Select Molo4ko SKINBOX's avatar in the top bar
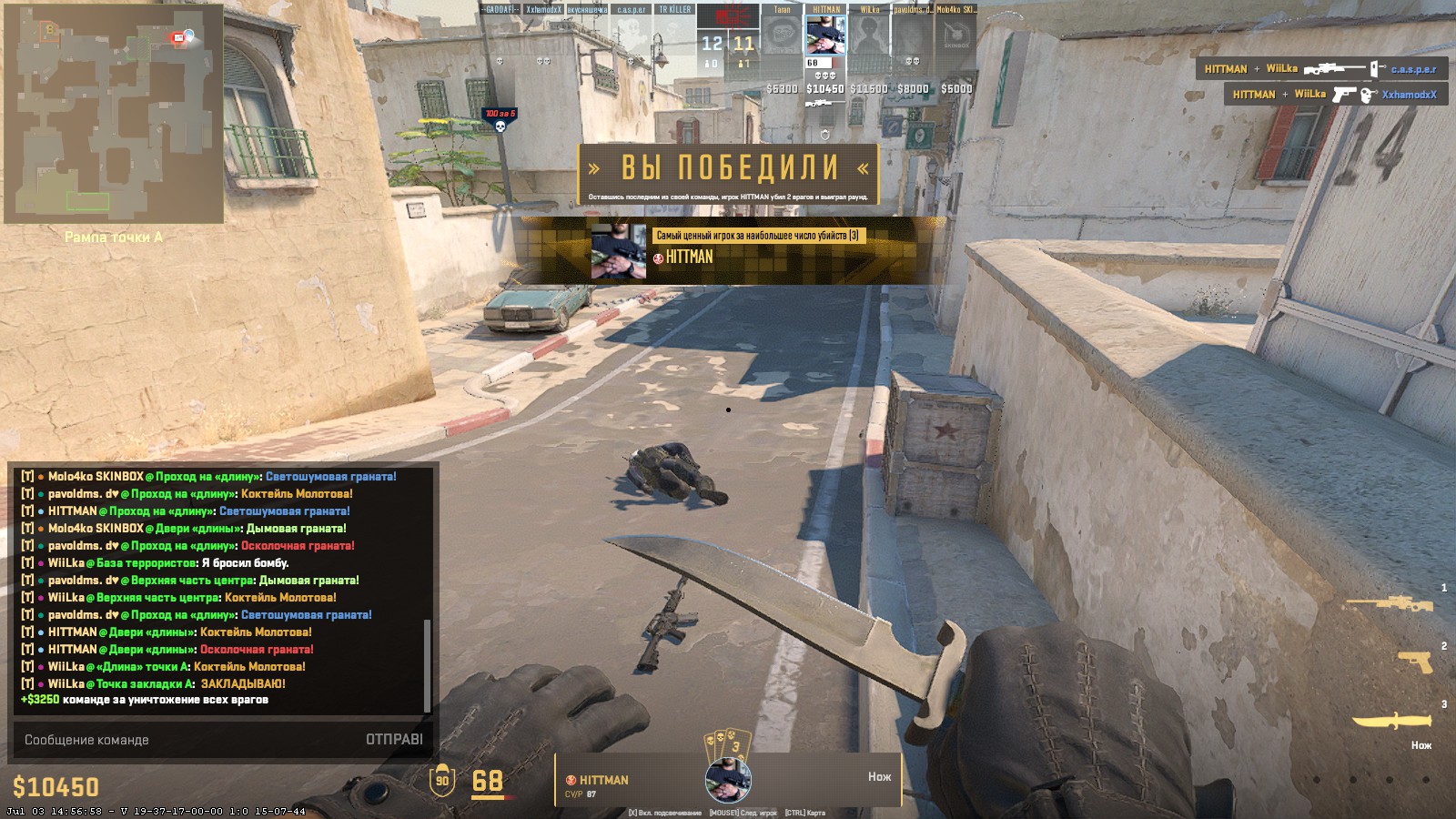 point(956,36)
